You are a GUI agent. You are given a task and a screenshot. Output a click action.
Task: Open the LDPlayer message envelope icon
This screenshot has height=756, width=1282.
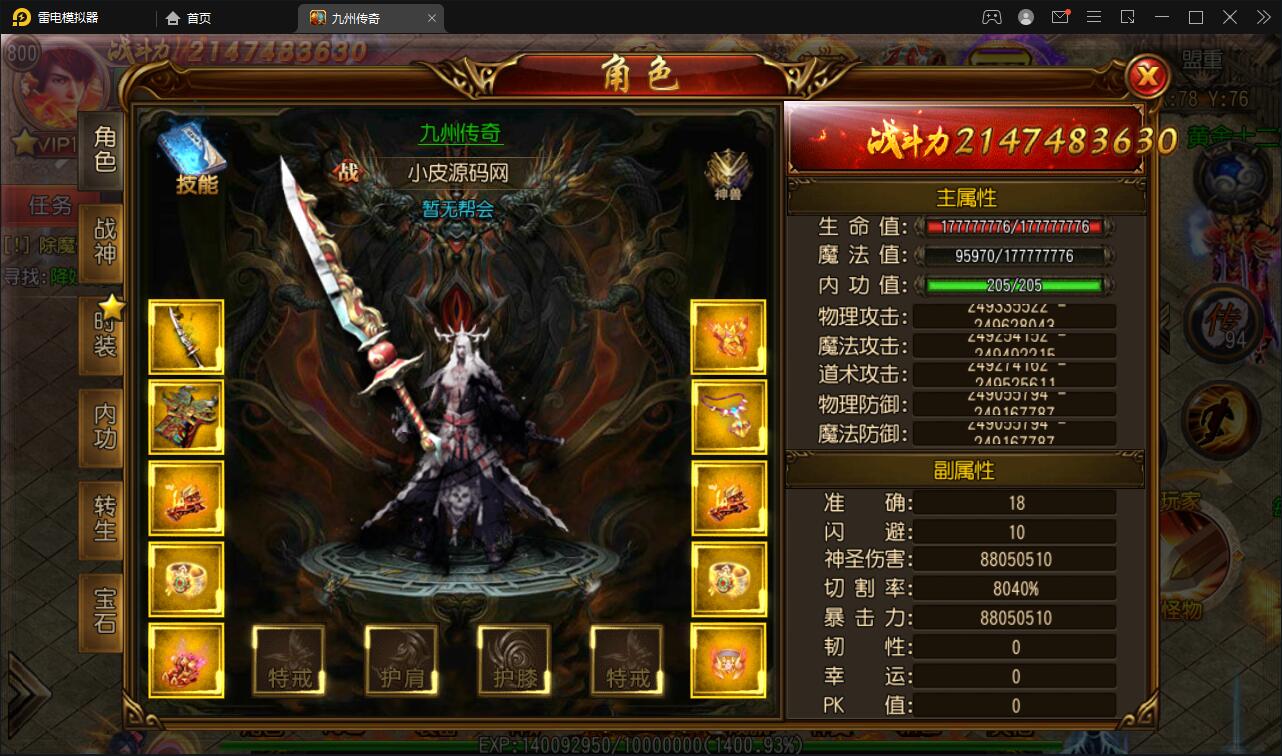coord(1061,17)
